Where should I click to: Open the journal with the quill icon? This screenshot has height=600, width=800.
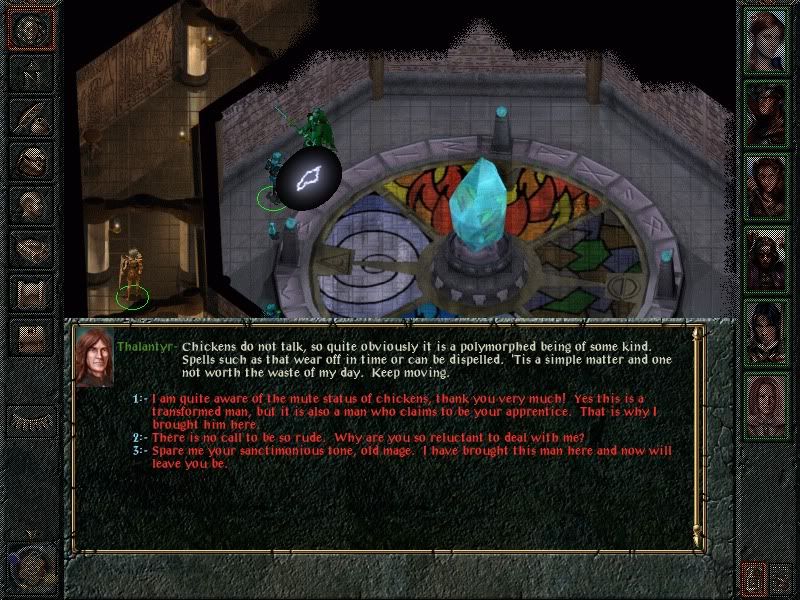[31, 115]
